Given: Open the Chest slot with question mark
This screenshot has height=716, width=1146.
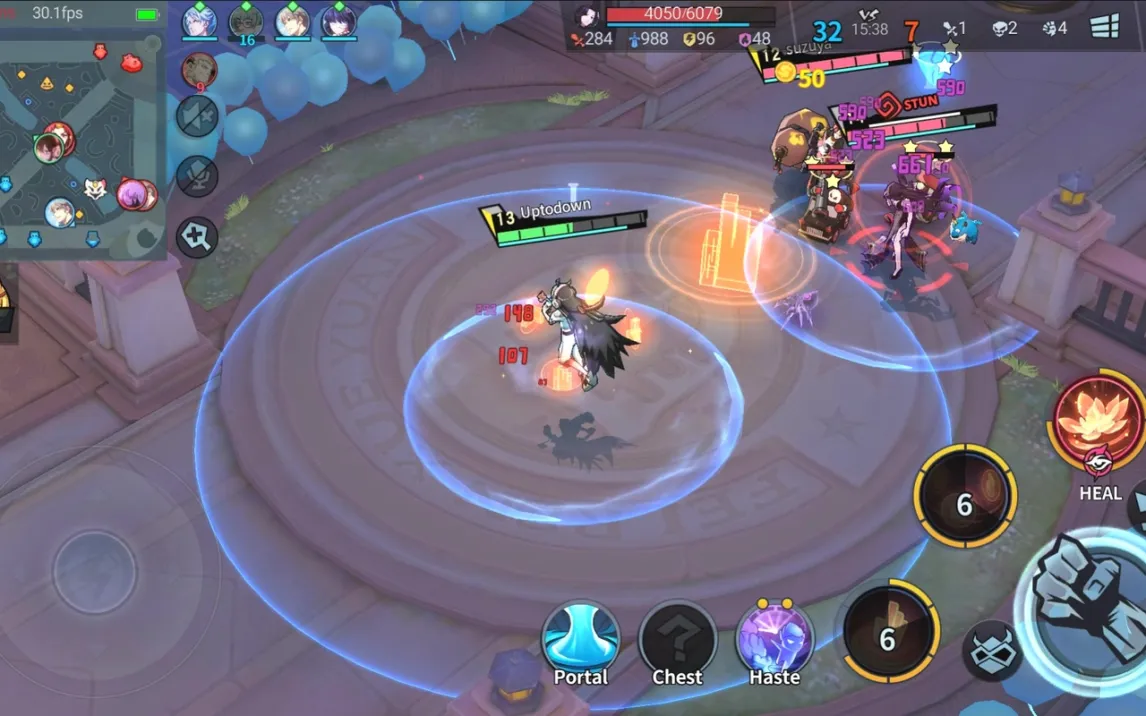Looking at the screenshot, I should click(x=677, y=640).
